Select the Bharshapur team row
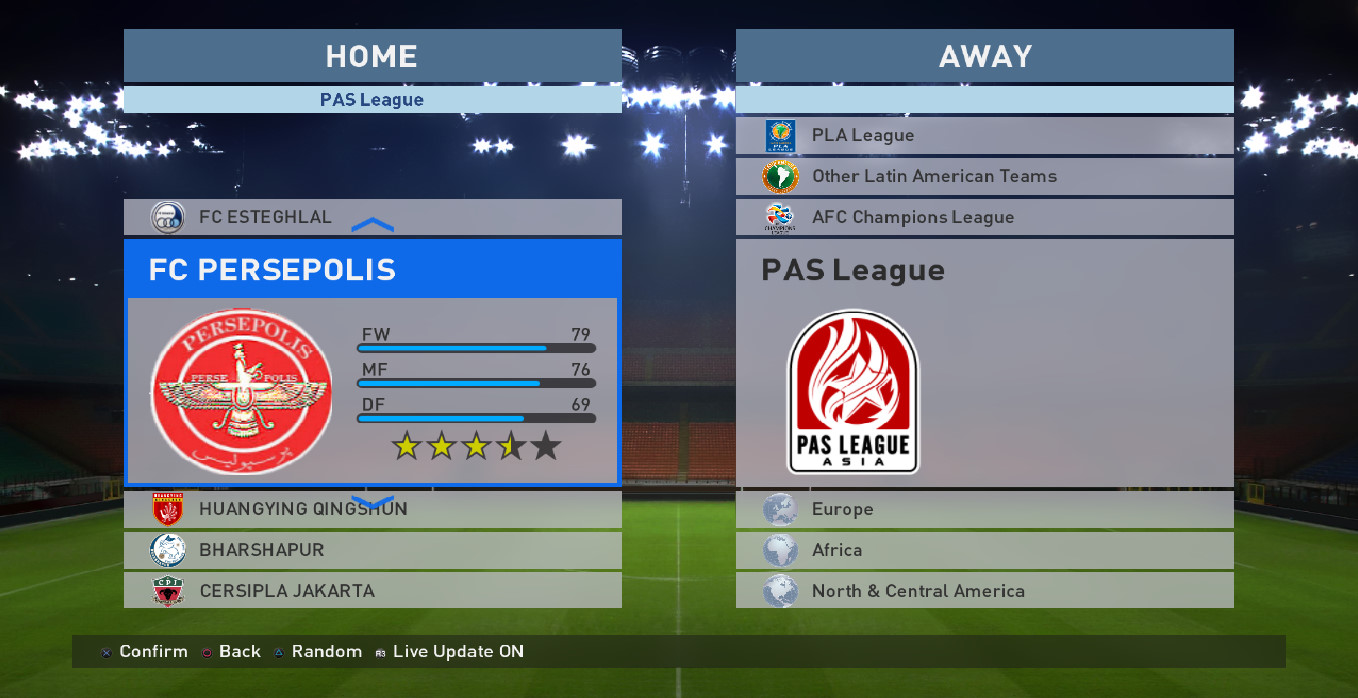The height and width of the screenshot is (698, 1358). 372,550
